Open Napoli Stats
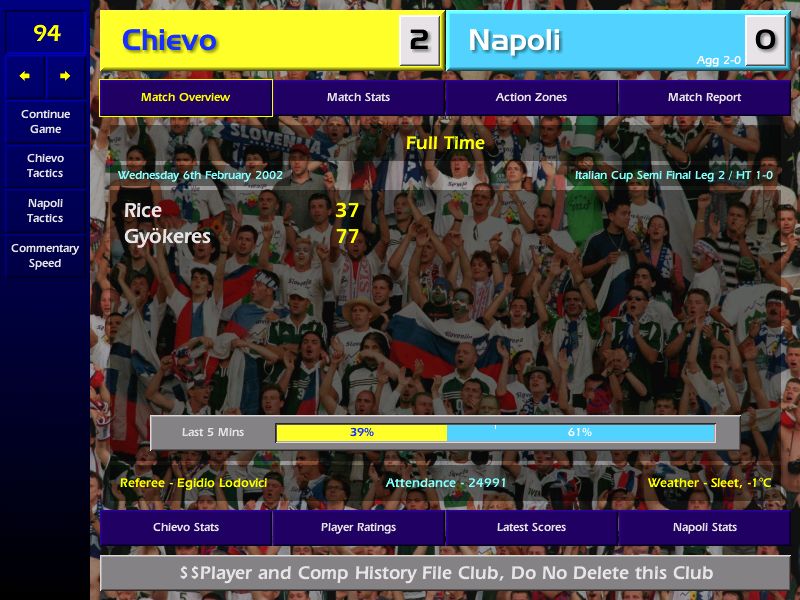This screenshot has height=600, width=800. [704, 527]
